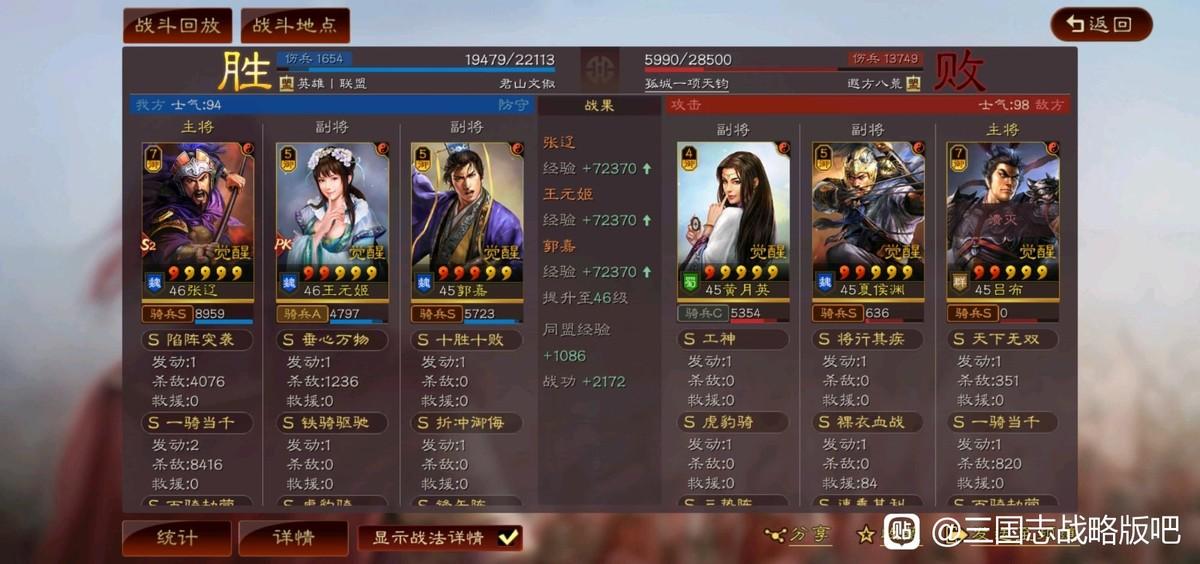Open the 详情 details view
The height and width of the screenshot is (564, 1200).
coord(293,538)
